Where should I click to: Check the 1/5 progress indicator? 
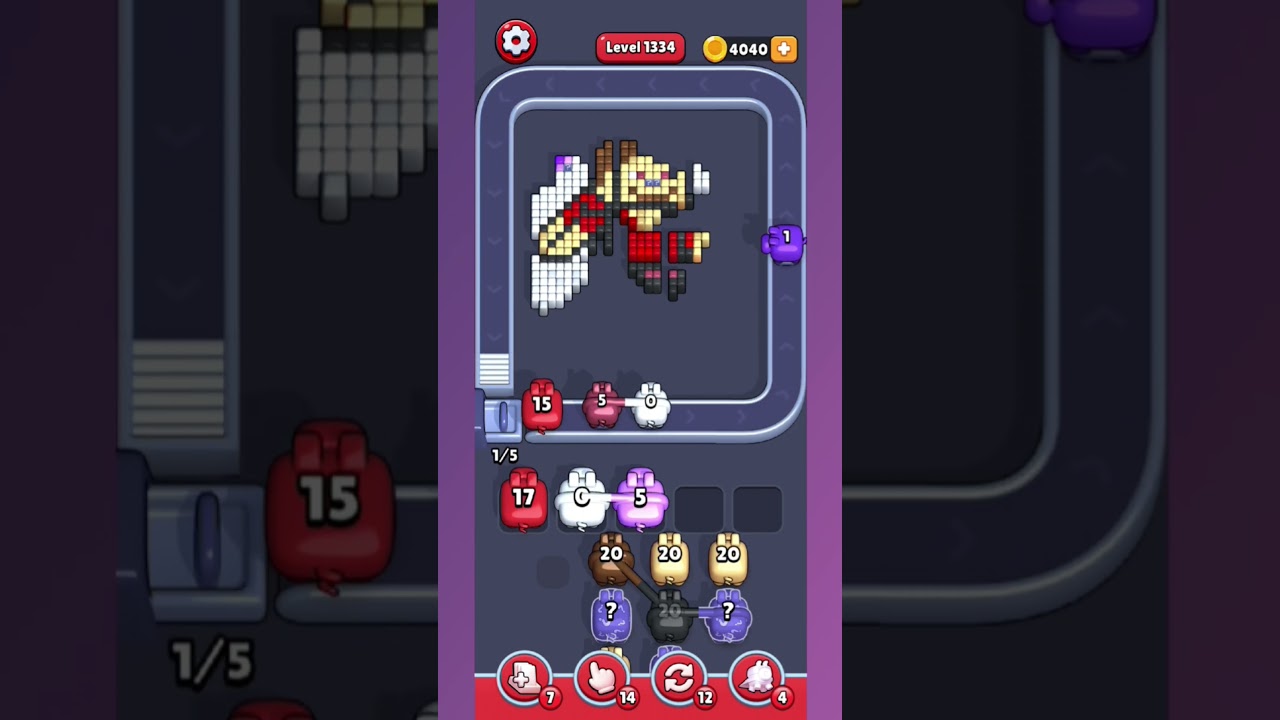tap(503, 455)
